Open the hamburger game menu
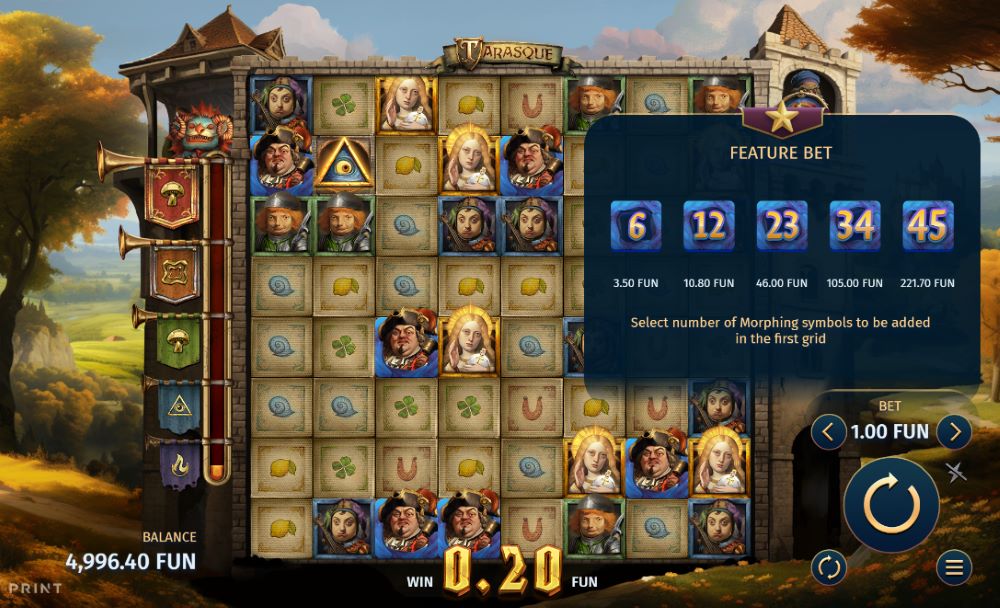The image size is (1000, 608). tap(954, 567)
